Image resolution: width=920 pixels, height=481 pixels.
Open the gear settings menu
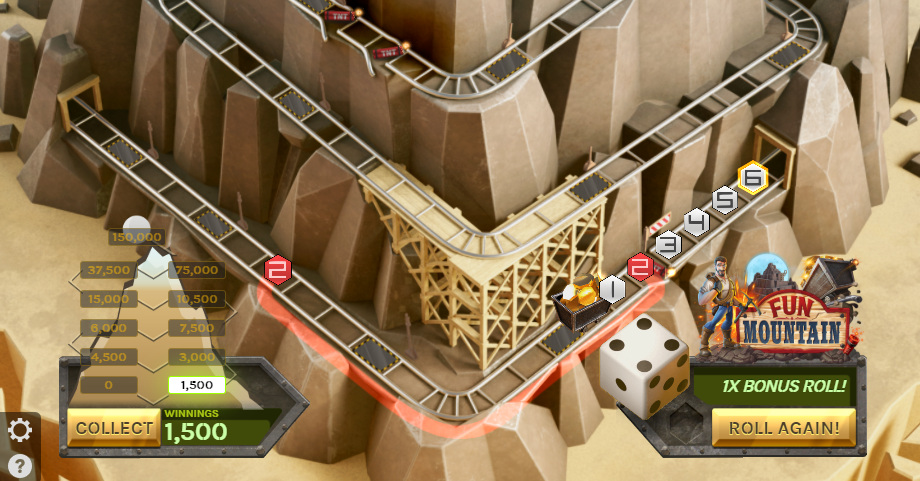pos(20,431)
